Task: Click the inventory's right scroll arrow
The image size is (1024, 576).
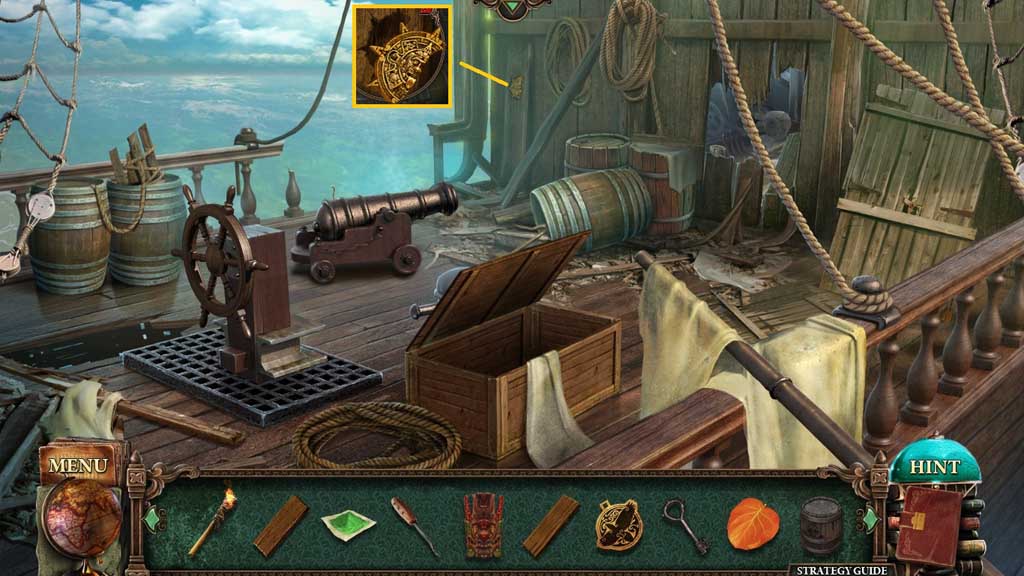Action: pyautogui.click(x=868, y=520)
